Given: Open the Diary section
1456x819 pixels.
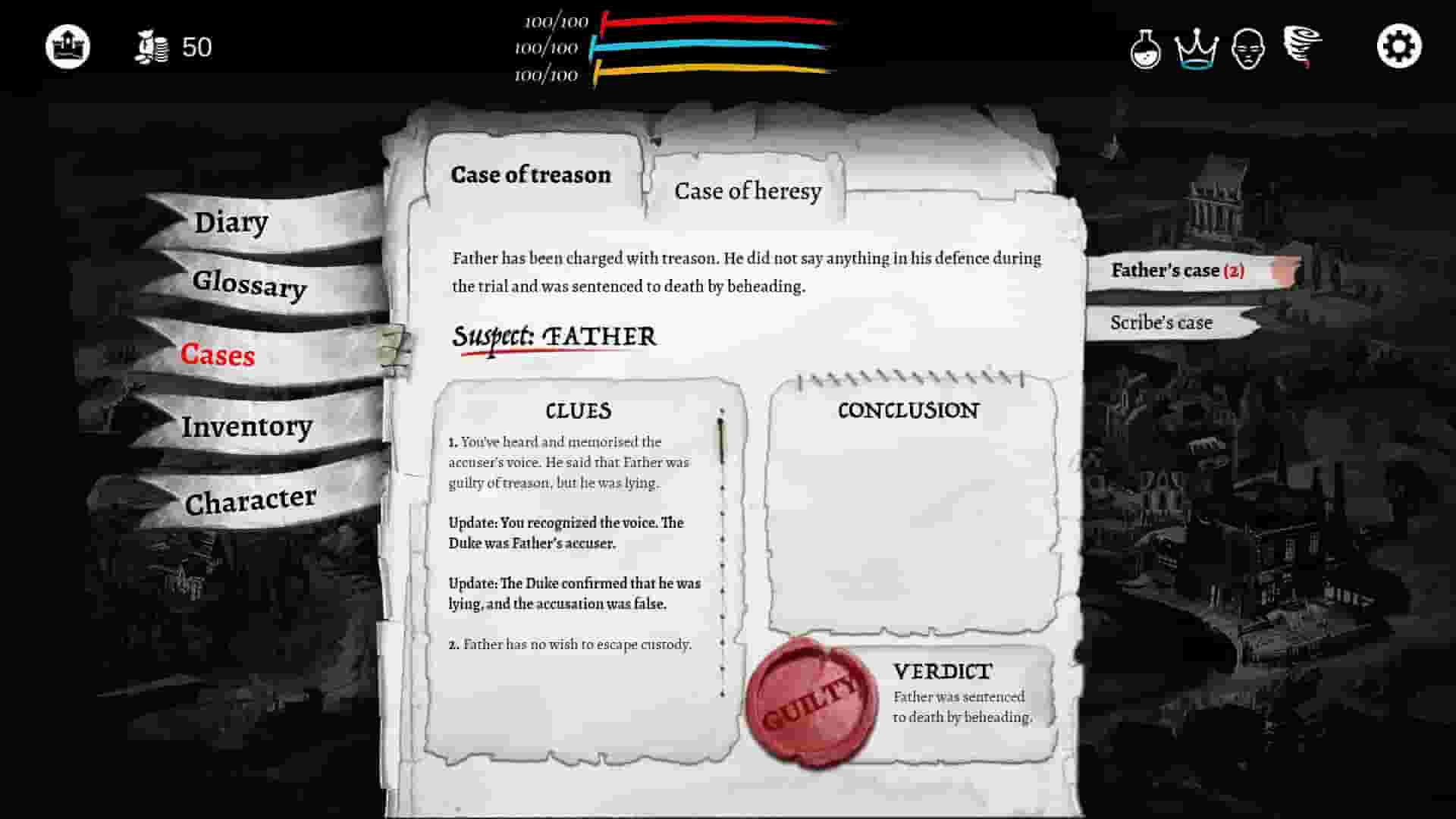Looking at the screenshot, I should point(231,222).
